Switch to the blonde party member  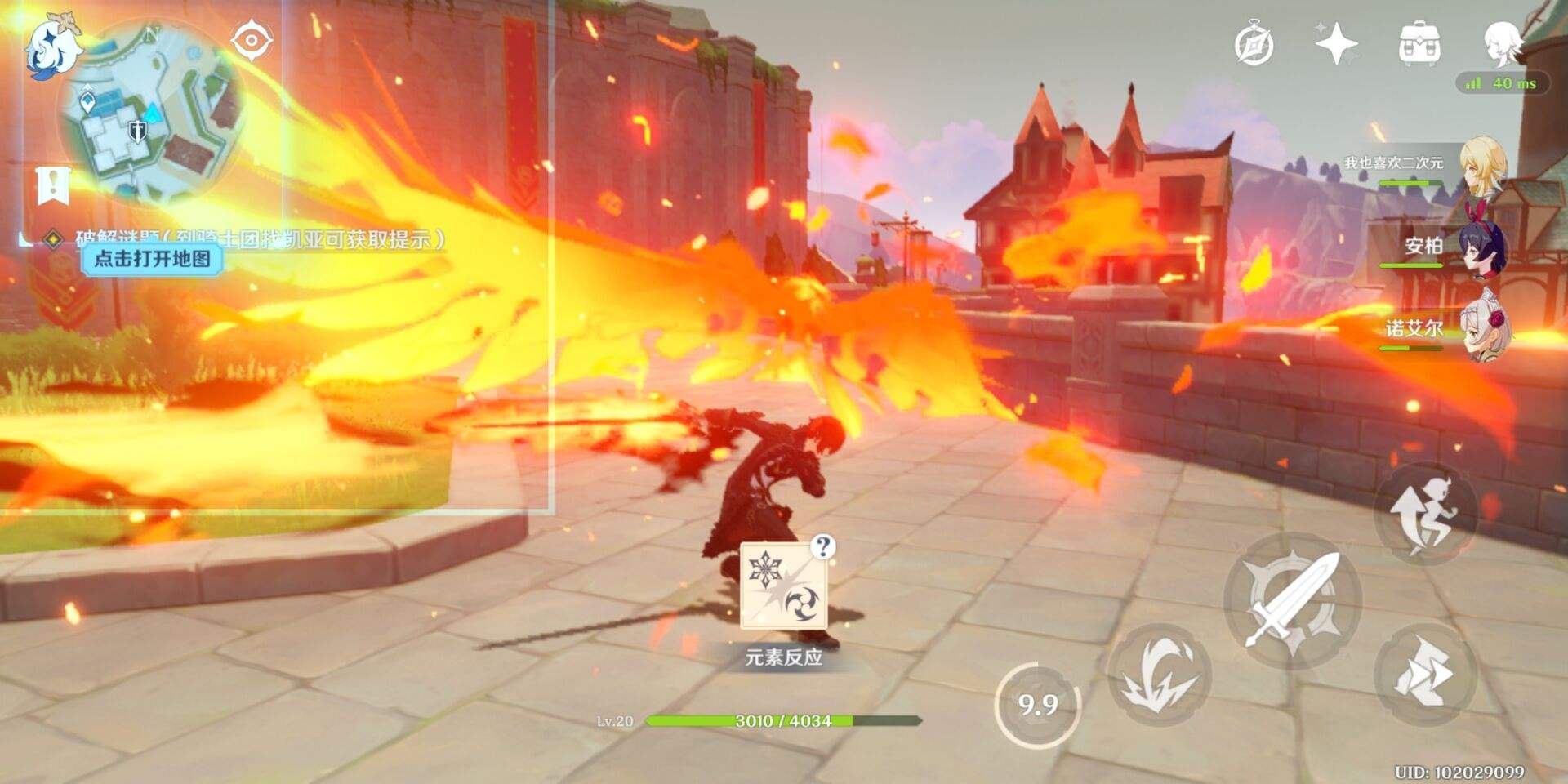(1481, 166)
